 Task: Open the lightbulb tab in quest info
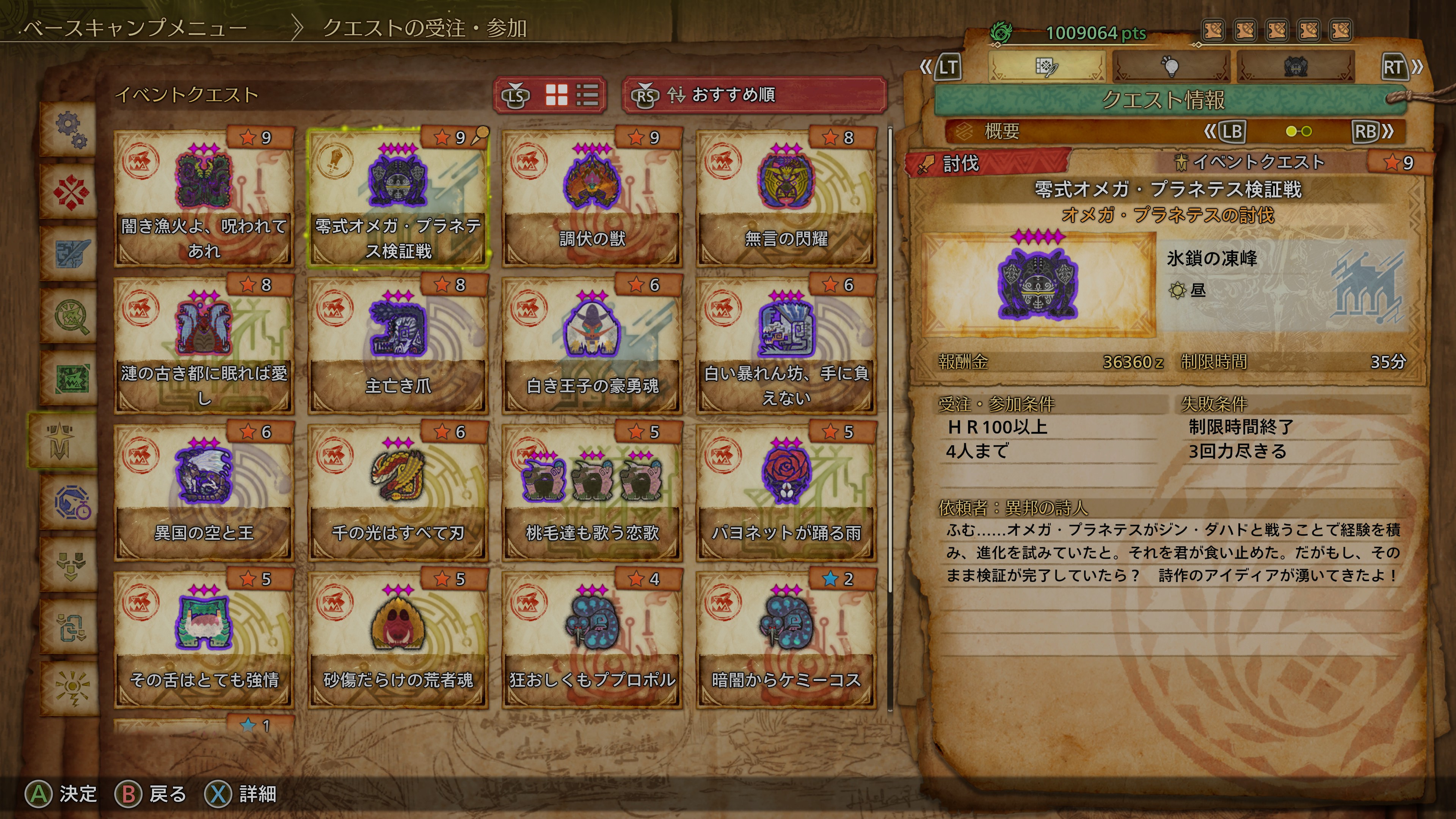click(x=1171, y=67)
